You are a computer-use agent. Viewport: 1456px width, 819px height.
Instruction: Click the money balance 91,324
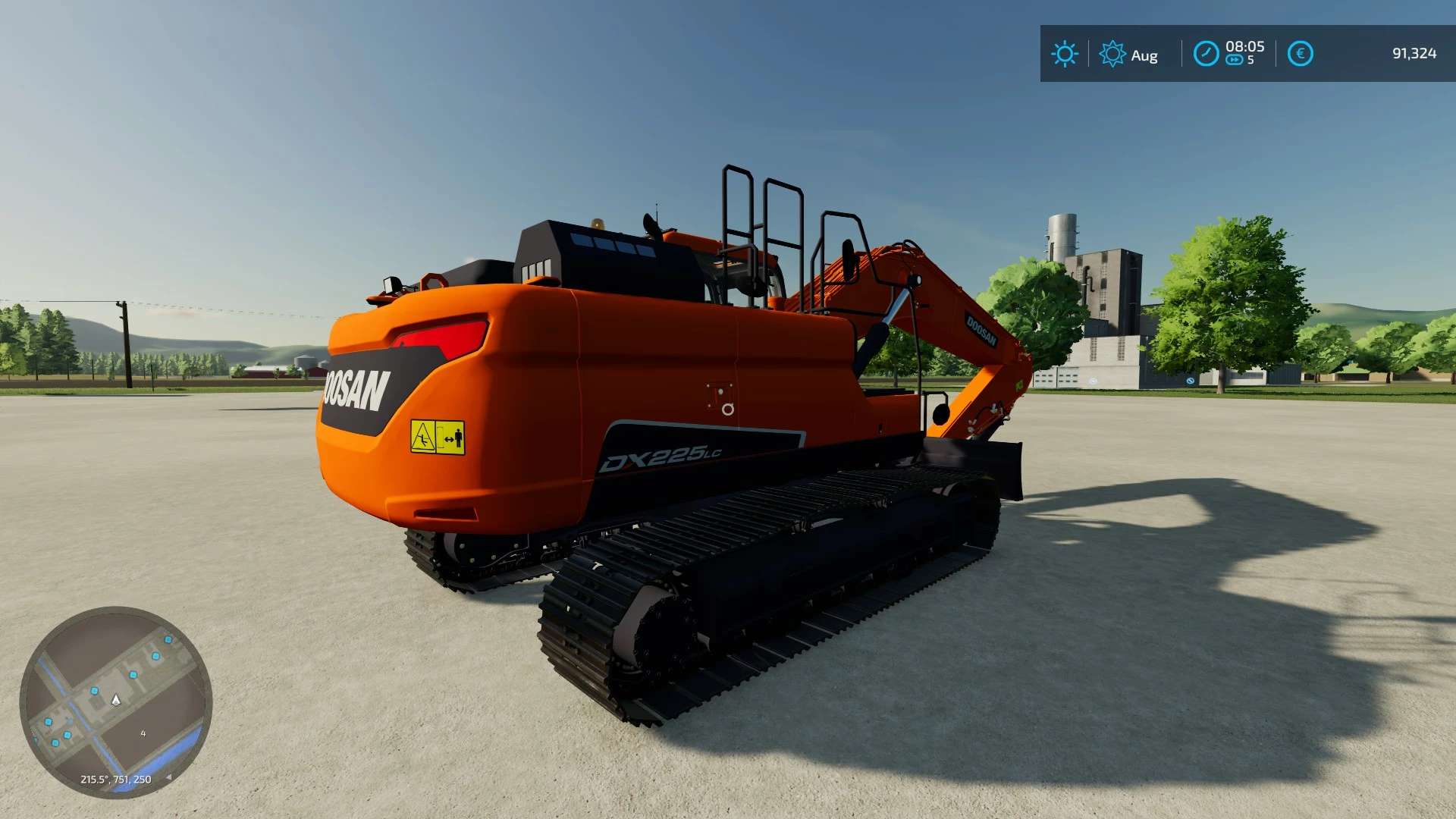click(x=1415, y=54)
